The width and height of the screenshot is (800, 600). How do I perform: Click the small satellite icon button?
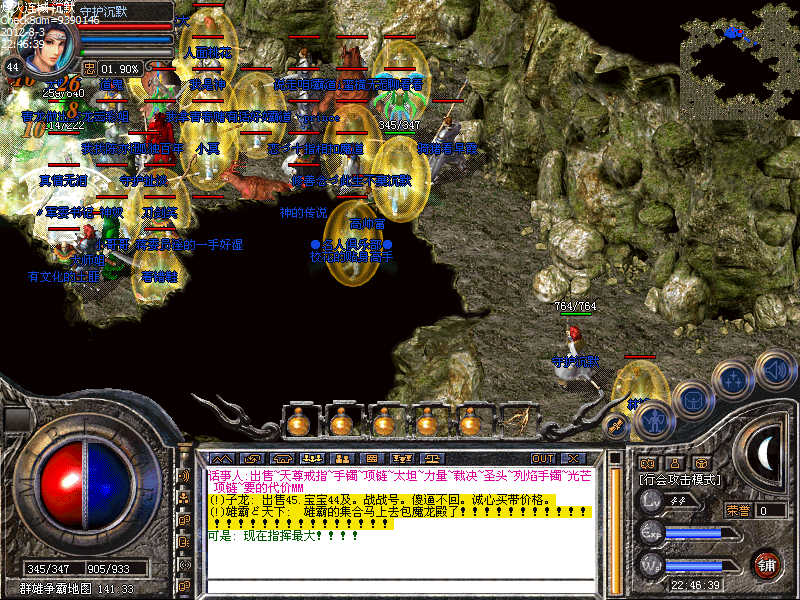coord(615,426)
